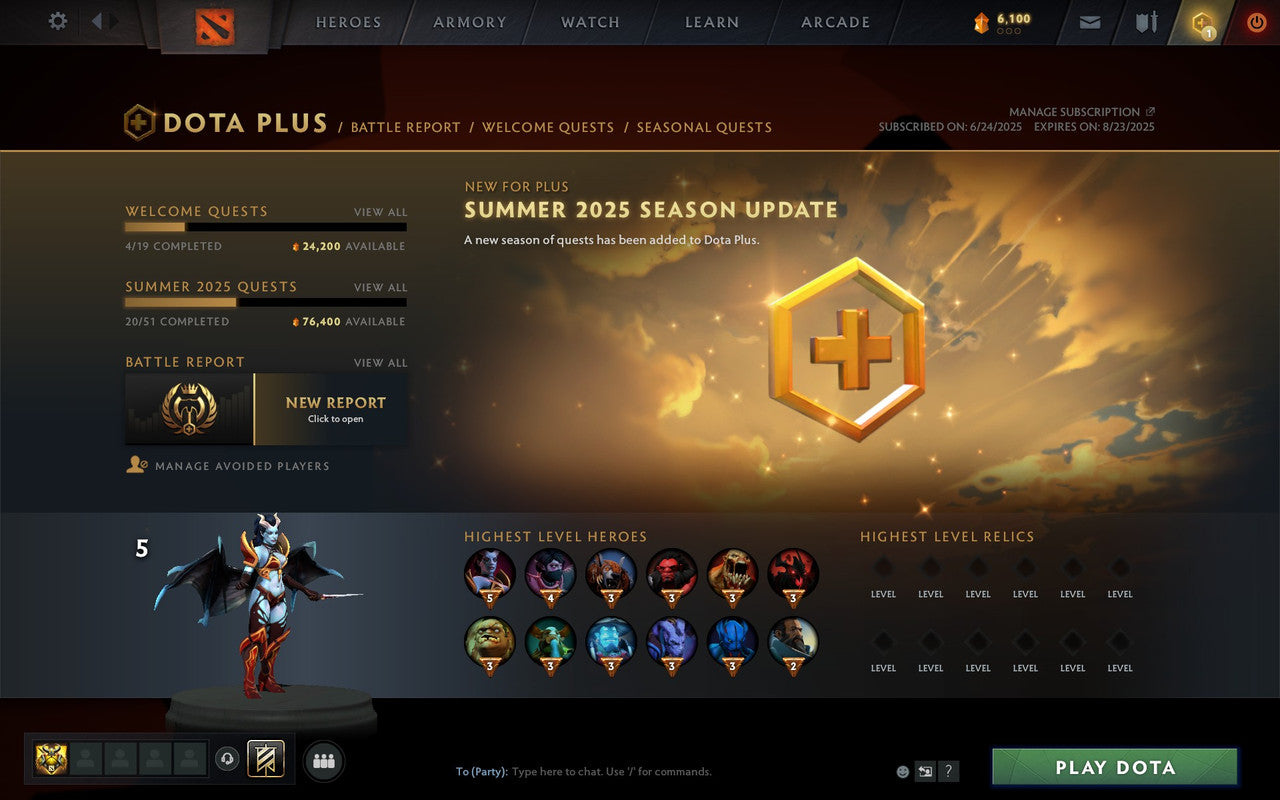This screenshot has width=1280, height=800.
Task: Open the settings gear
Action: (x=57, y=20)
